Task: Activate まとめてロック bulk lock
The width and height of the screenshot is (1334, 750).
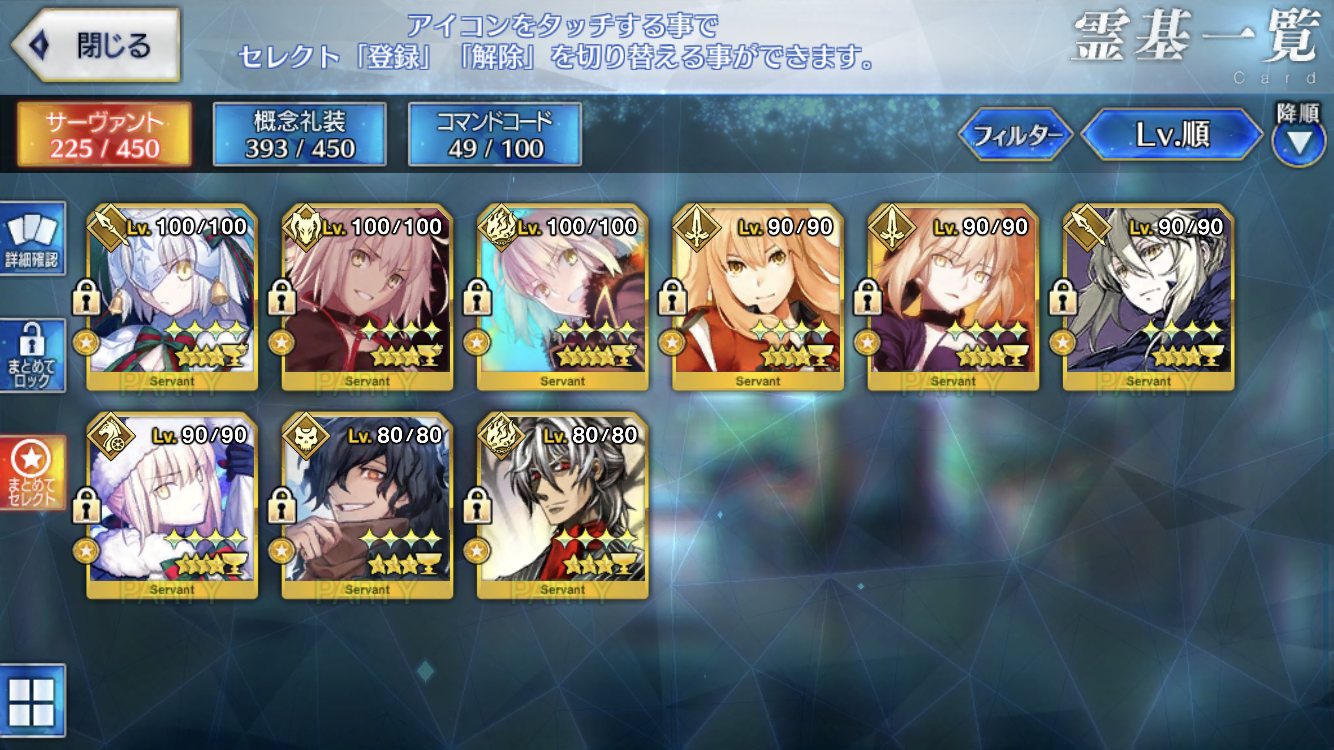Action: coord(32,356)
